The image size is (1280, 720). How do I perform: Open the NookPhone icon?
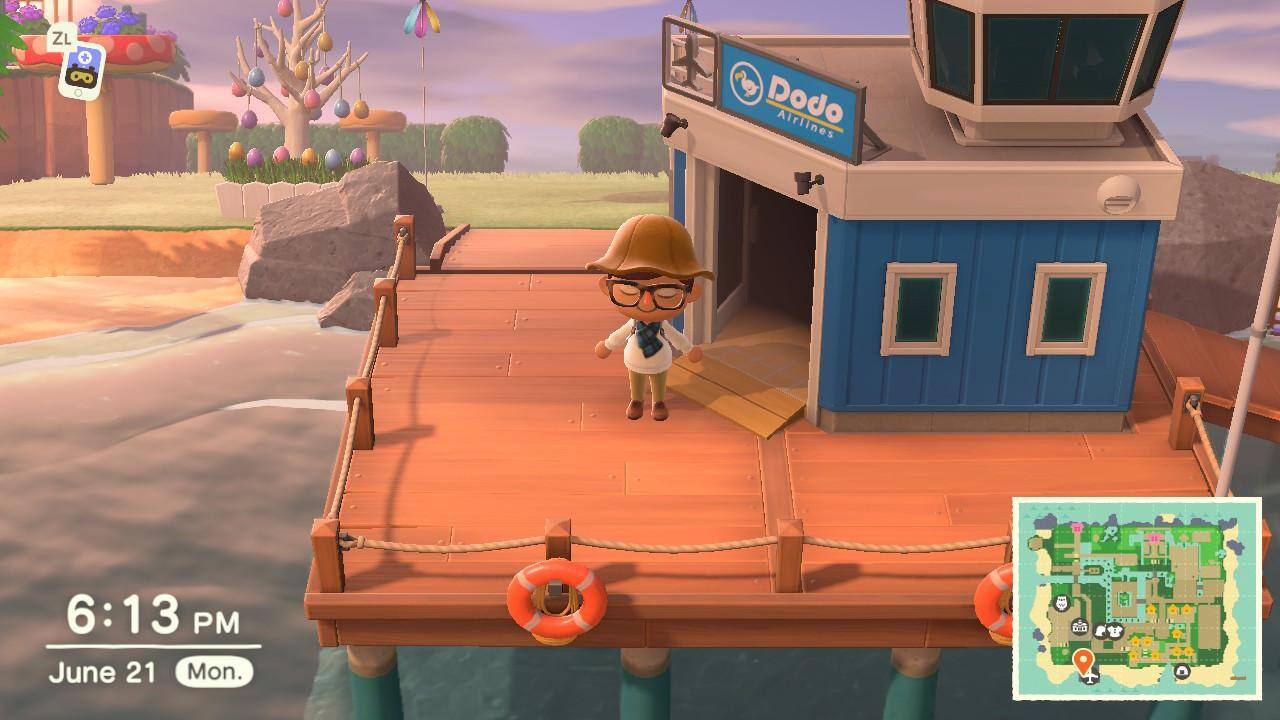79,68
